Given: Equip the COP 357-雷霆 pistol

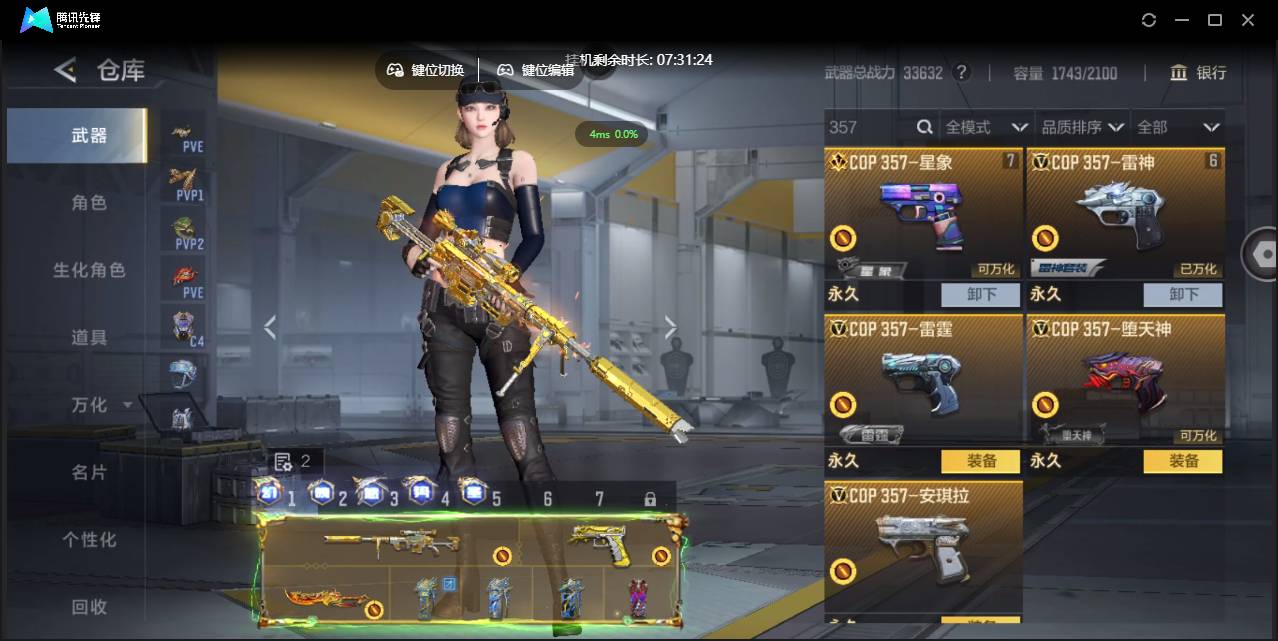Looking at the screenshot, I should (x=980, y=461).
